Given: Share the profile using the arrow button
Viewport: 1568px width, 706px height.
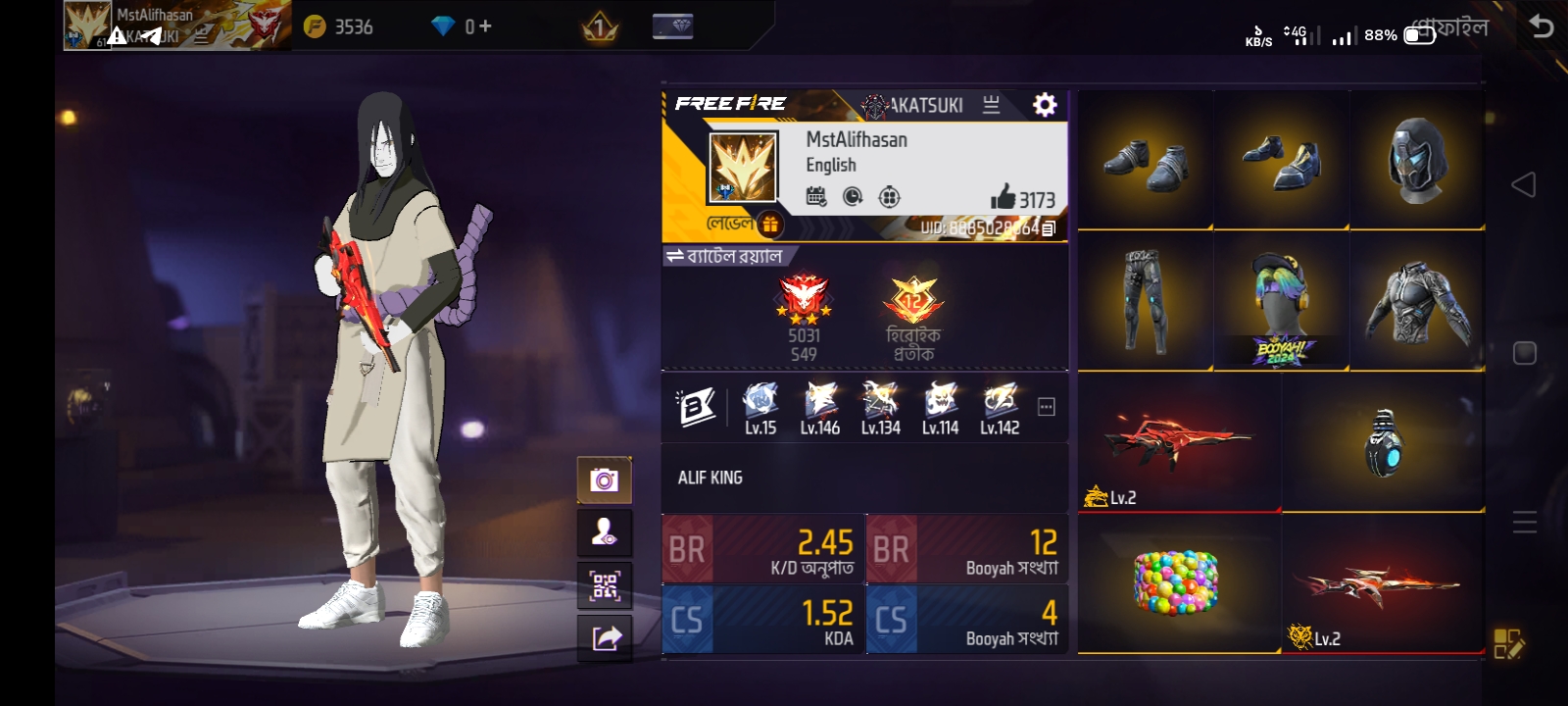Looking at the screenshot, I should coord(605,638).
